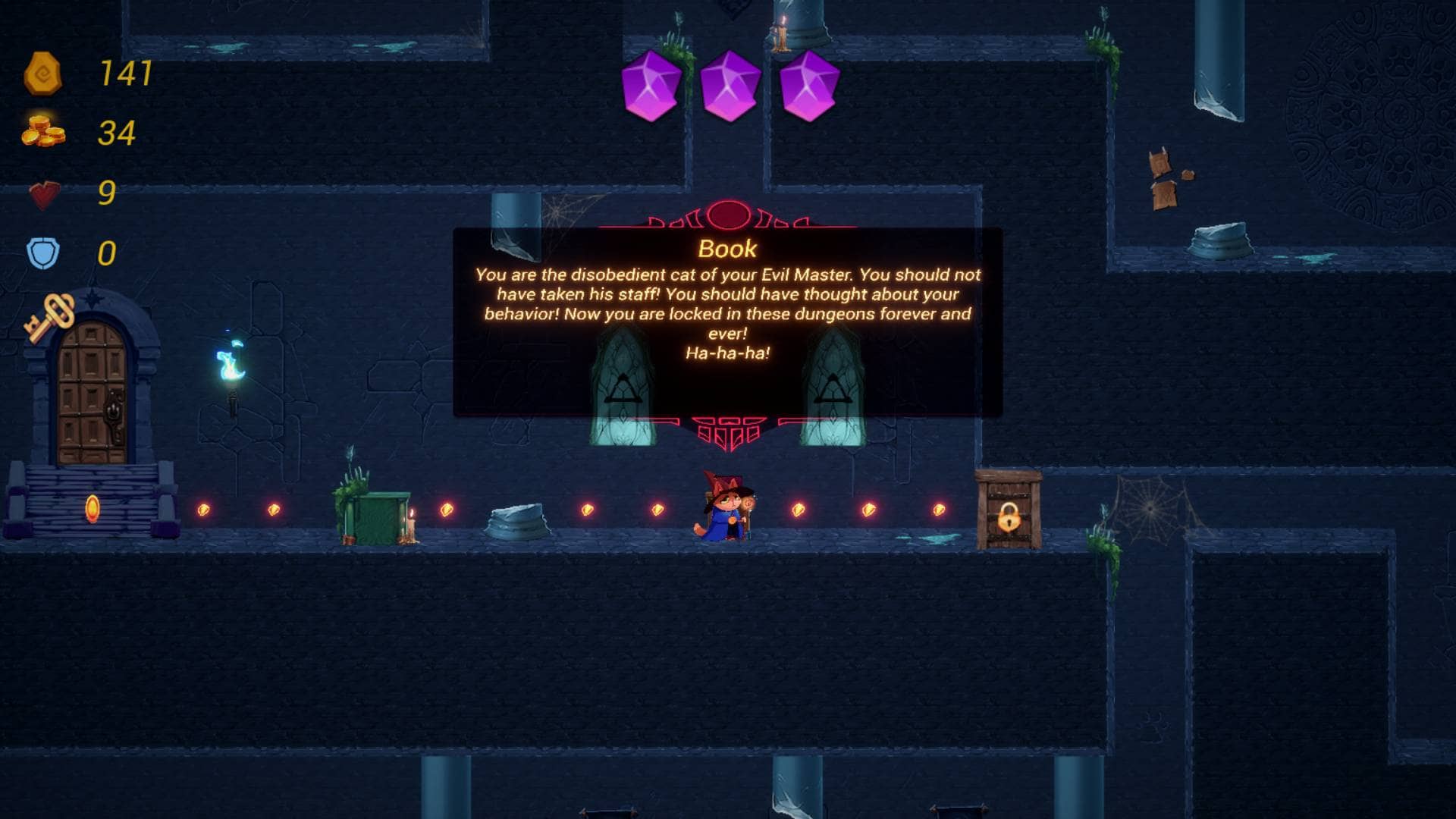Viewport: 1456px width, 819px height.
Task: Dismiss the Book dialogue message box
Action: pos(727,322)
